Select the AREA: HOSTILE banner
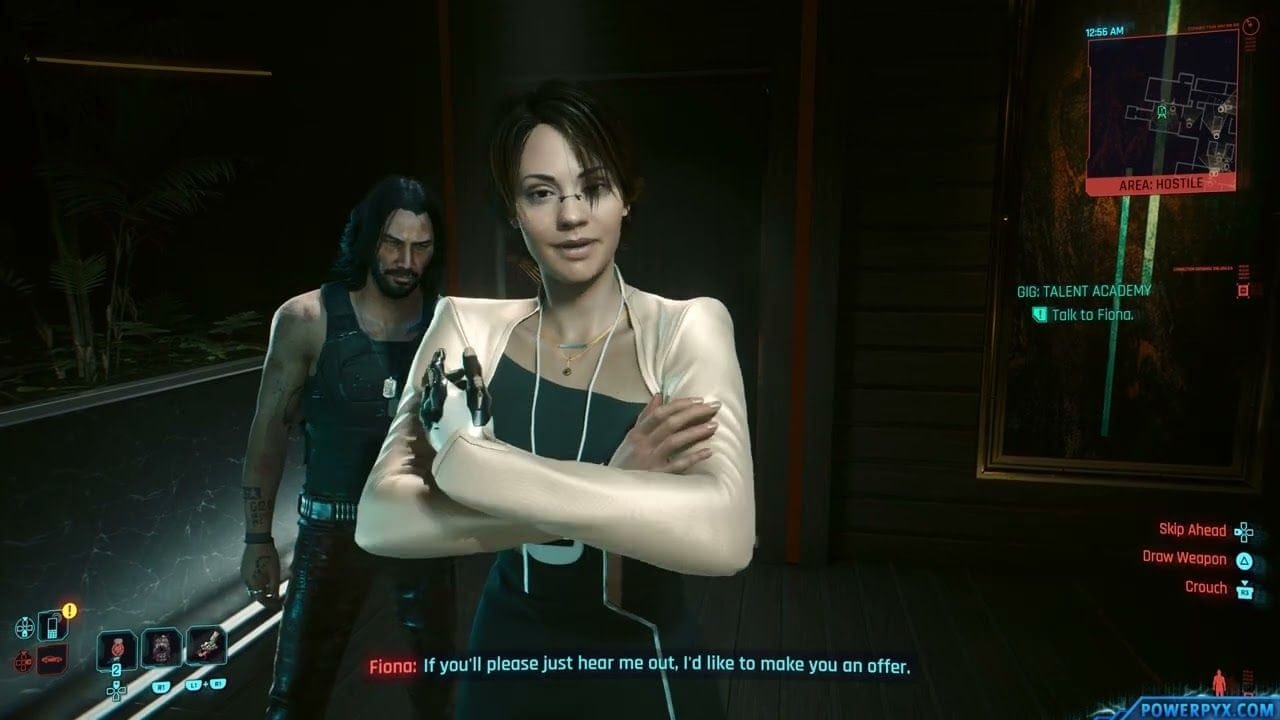The image size is (1280, 720). (x=1162, y=184)
